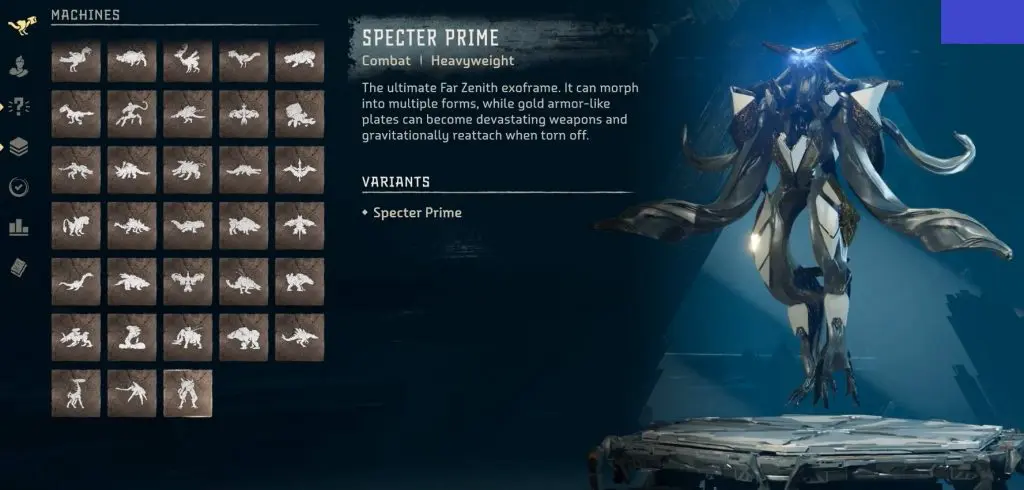The height and width of the screenshot is (490, 1024).
Task: Choose the antlered deer machine tile
Action: coord(188,64)
